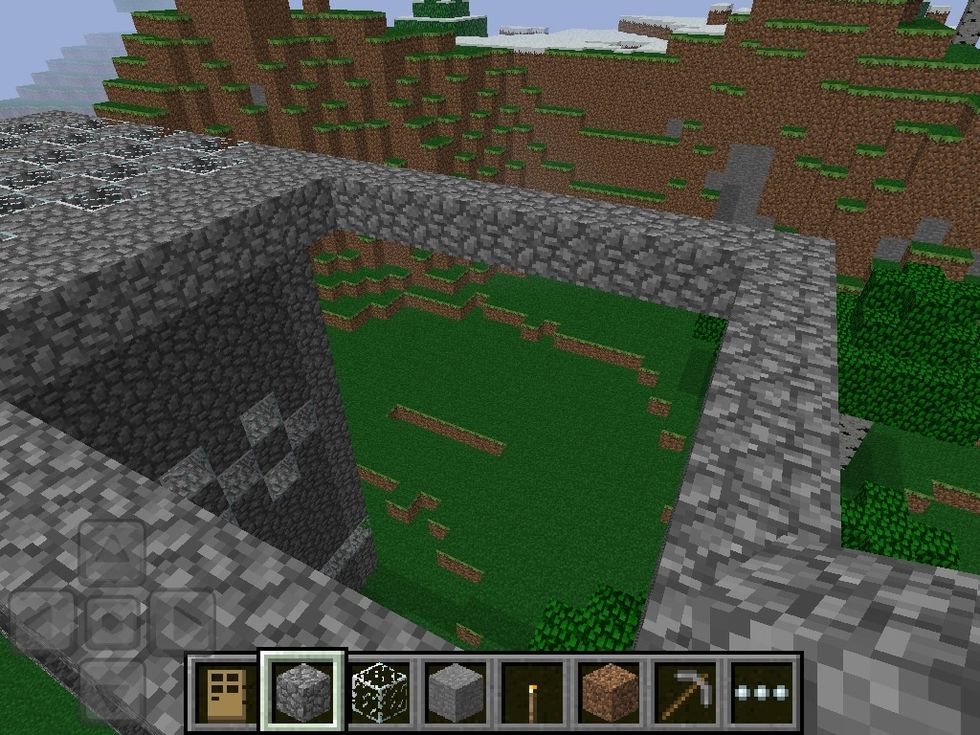
Task: Select the torch in the hotbar
Action: coord(532,692)
